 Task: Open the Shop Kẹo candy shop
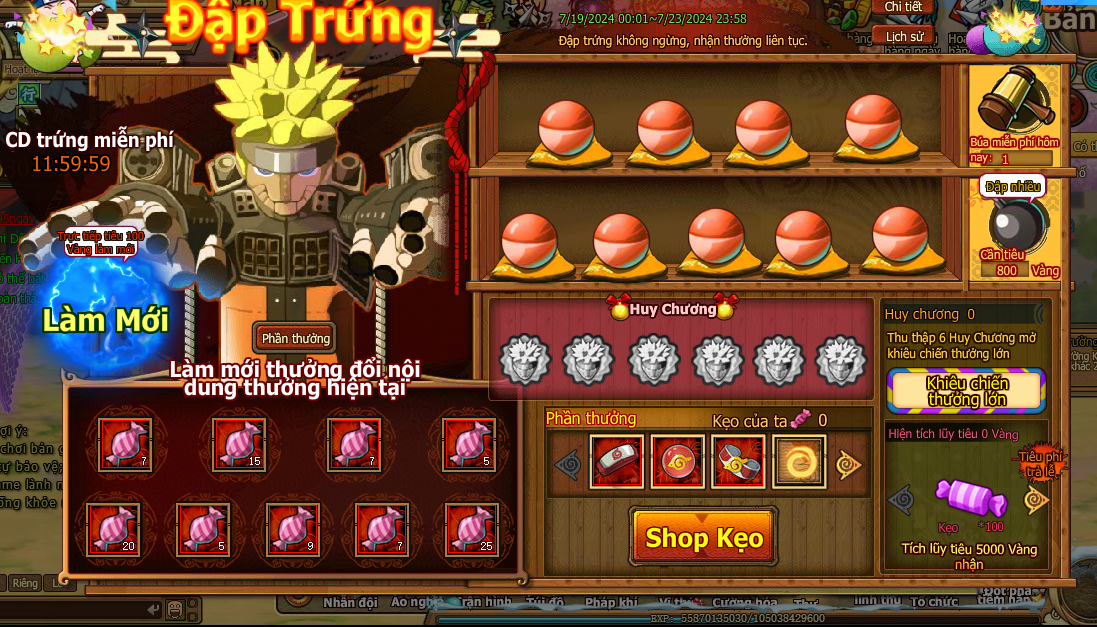tap(704, 538)
